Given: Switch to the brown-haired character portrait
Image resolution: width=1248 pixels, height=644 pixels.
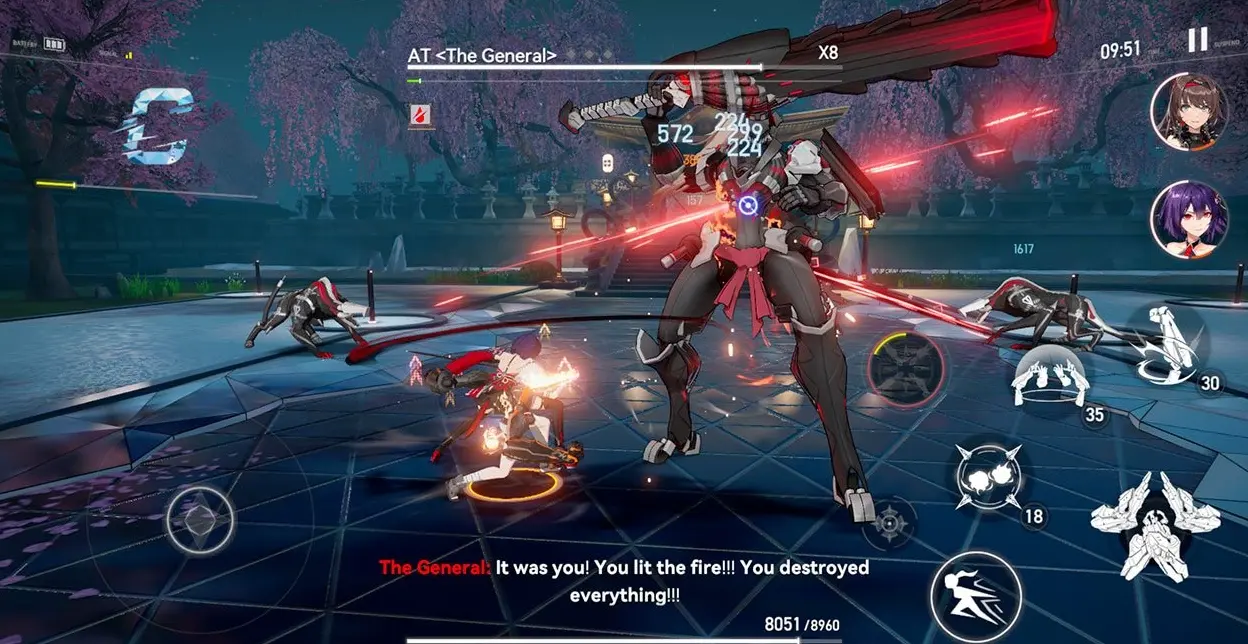Looking at the screenshot, I should click(1188, 111).
